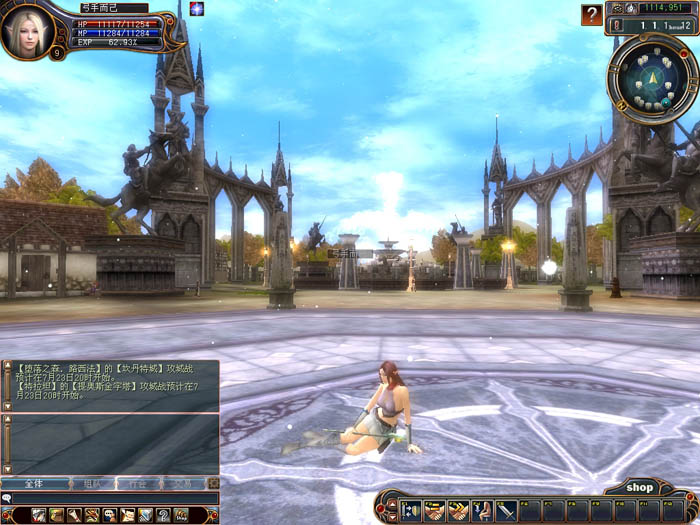Viewport: 700px width, 525px height.
Task: Open the shop button
Action: (x=640, y=487)
